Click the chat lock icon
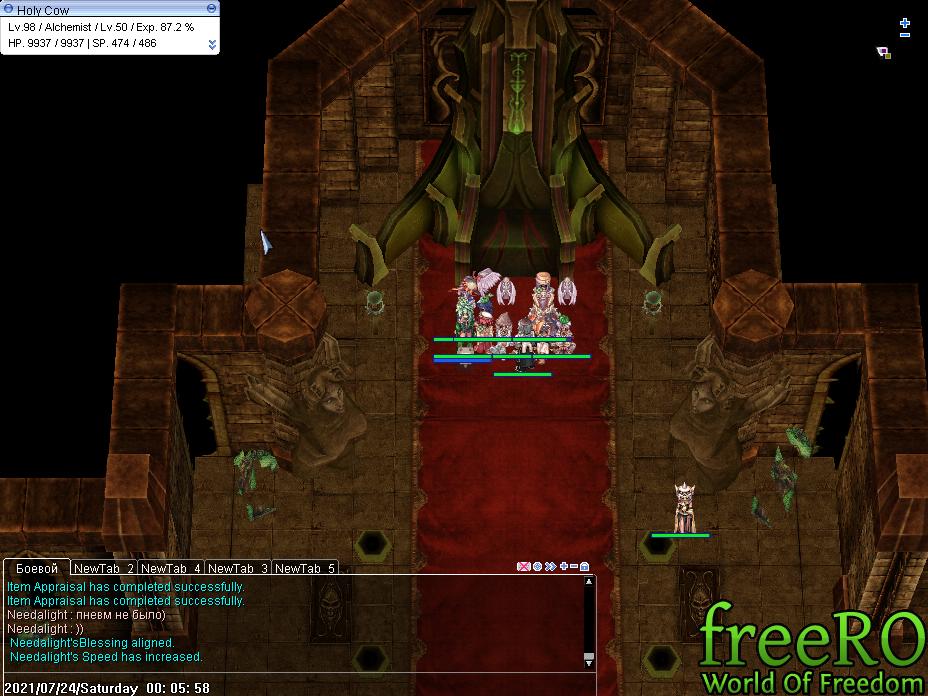The height and width of the screenshot is (696, 928). coord(585,567)
